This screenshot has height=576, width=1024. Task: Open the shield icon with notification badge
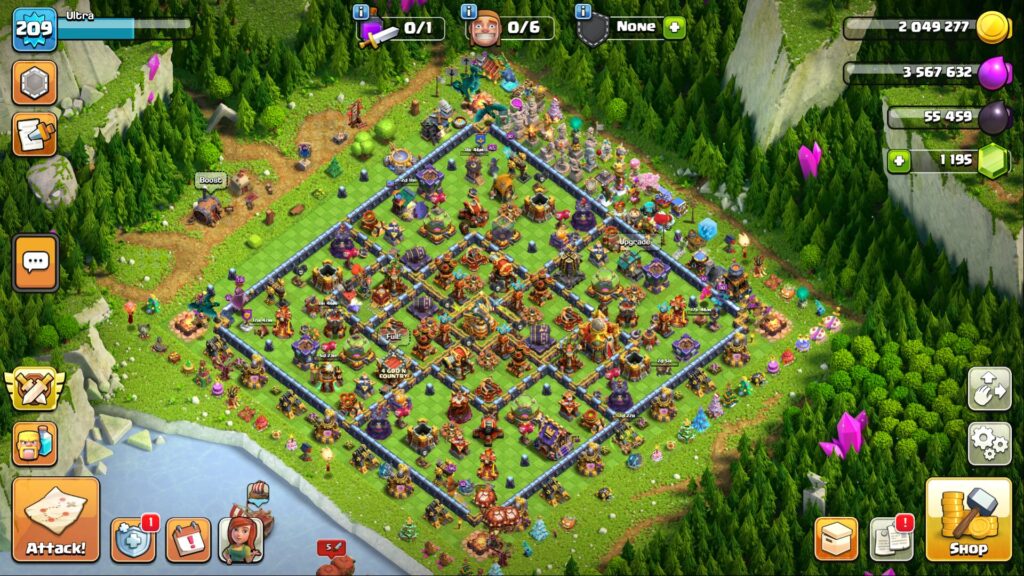[132, 540]
